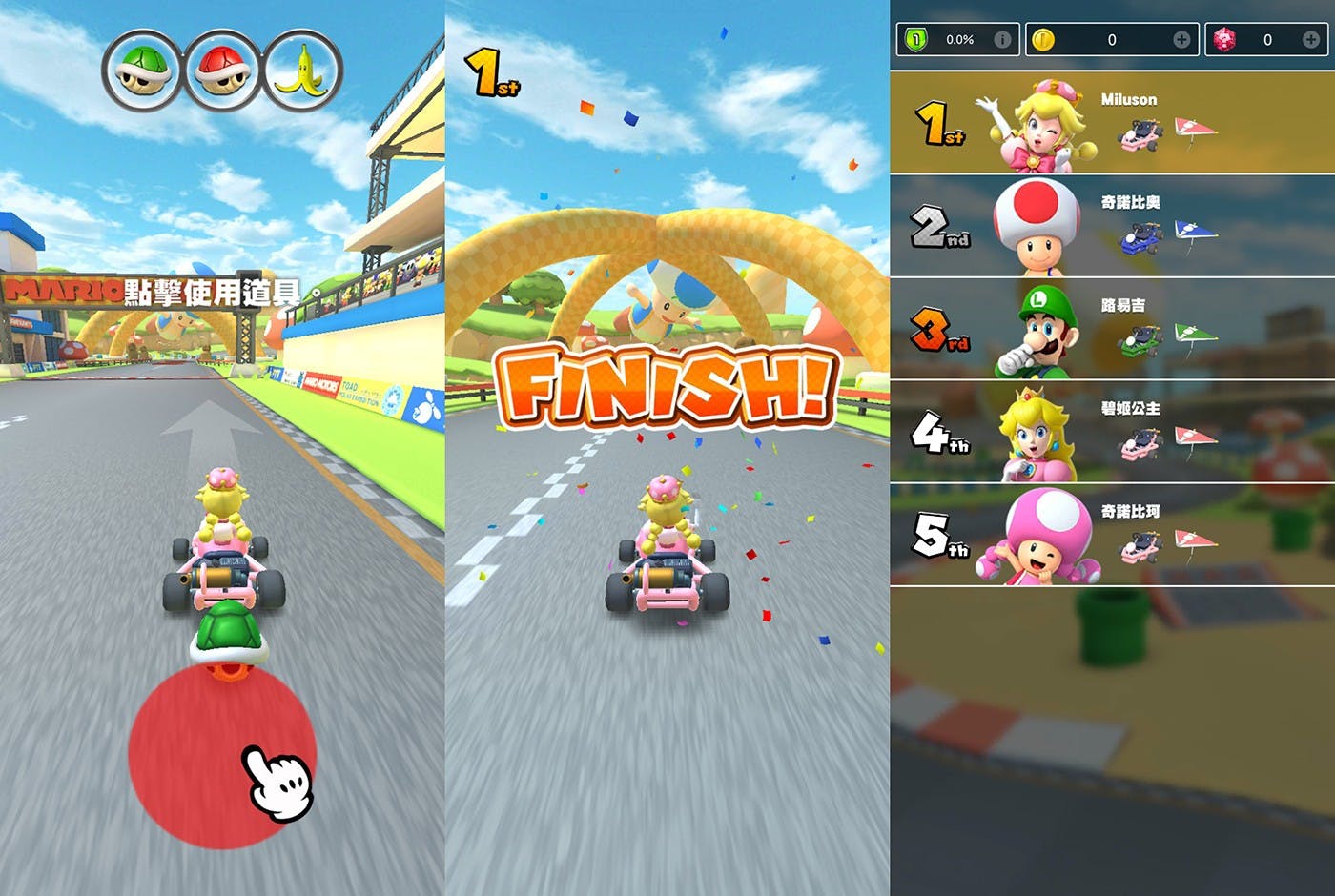The image size is (1335, 896).
Task: Add rubies with the ruby plus button
Action: (x=1311, y=39)
